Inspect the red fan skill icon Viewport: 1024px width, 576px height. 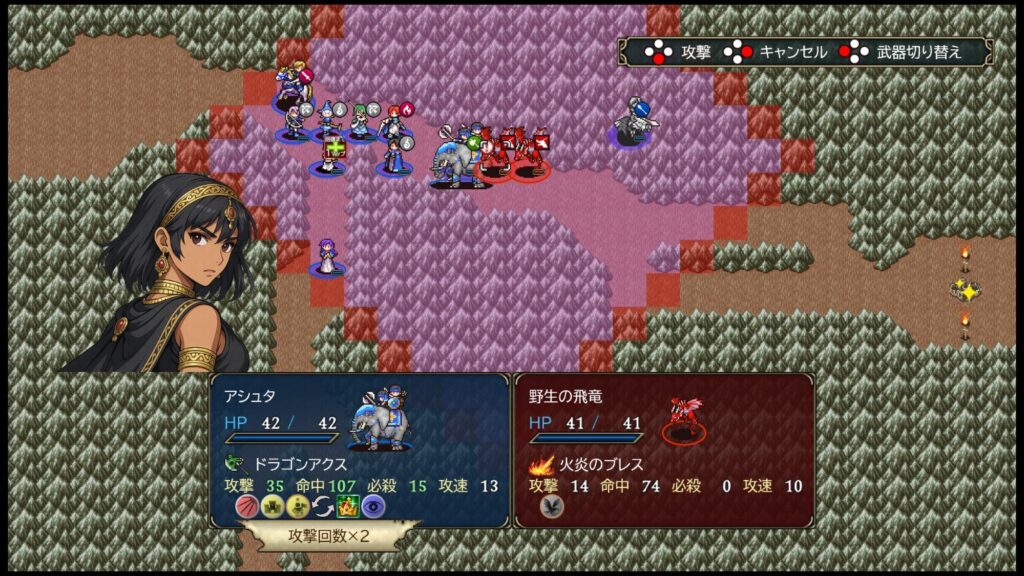pyautogui.click(x=246, y=506)
